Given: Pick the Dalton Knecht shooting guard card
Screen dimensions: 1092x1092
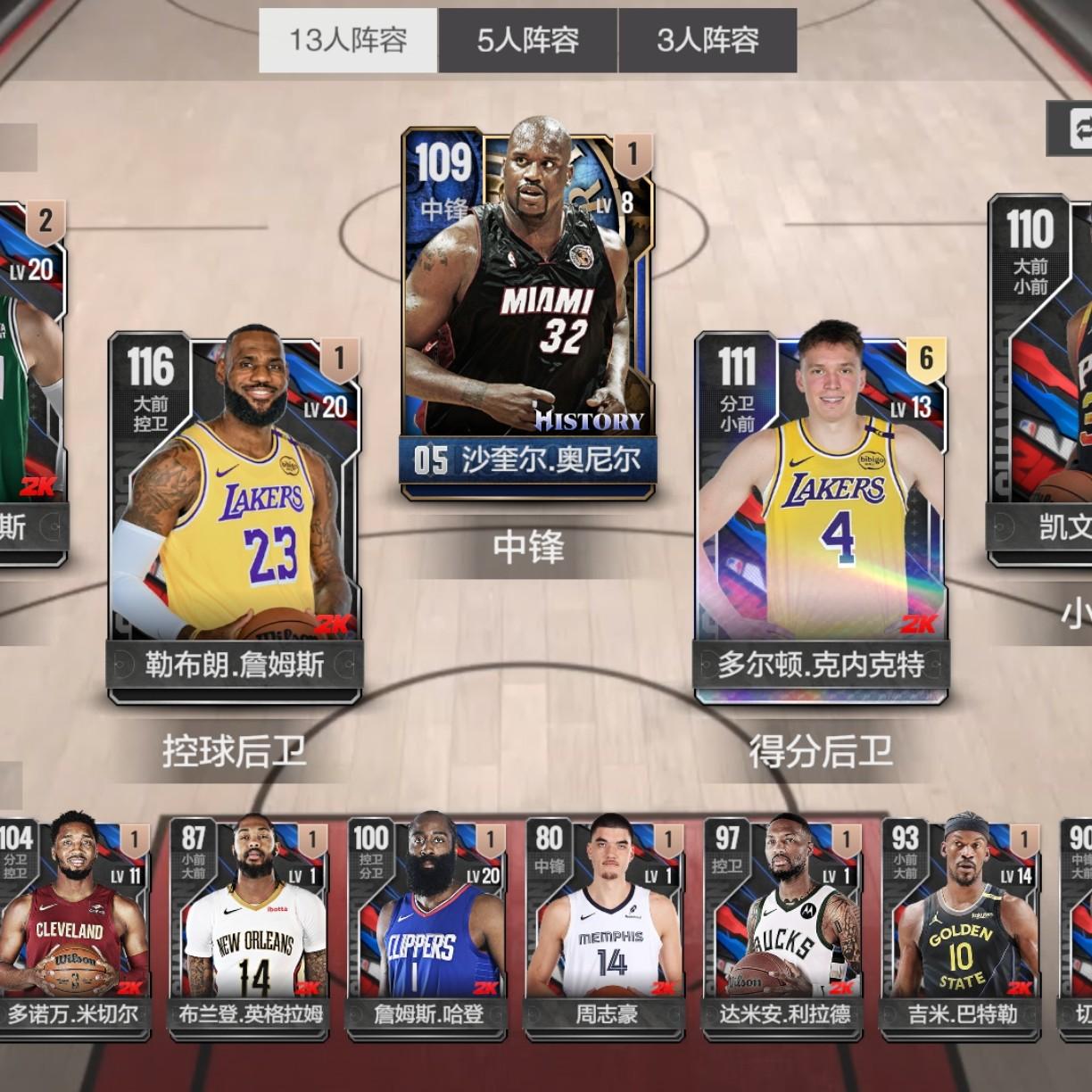Looking at the screenshot, I should (x=821, y=517).
